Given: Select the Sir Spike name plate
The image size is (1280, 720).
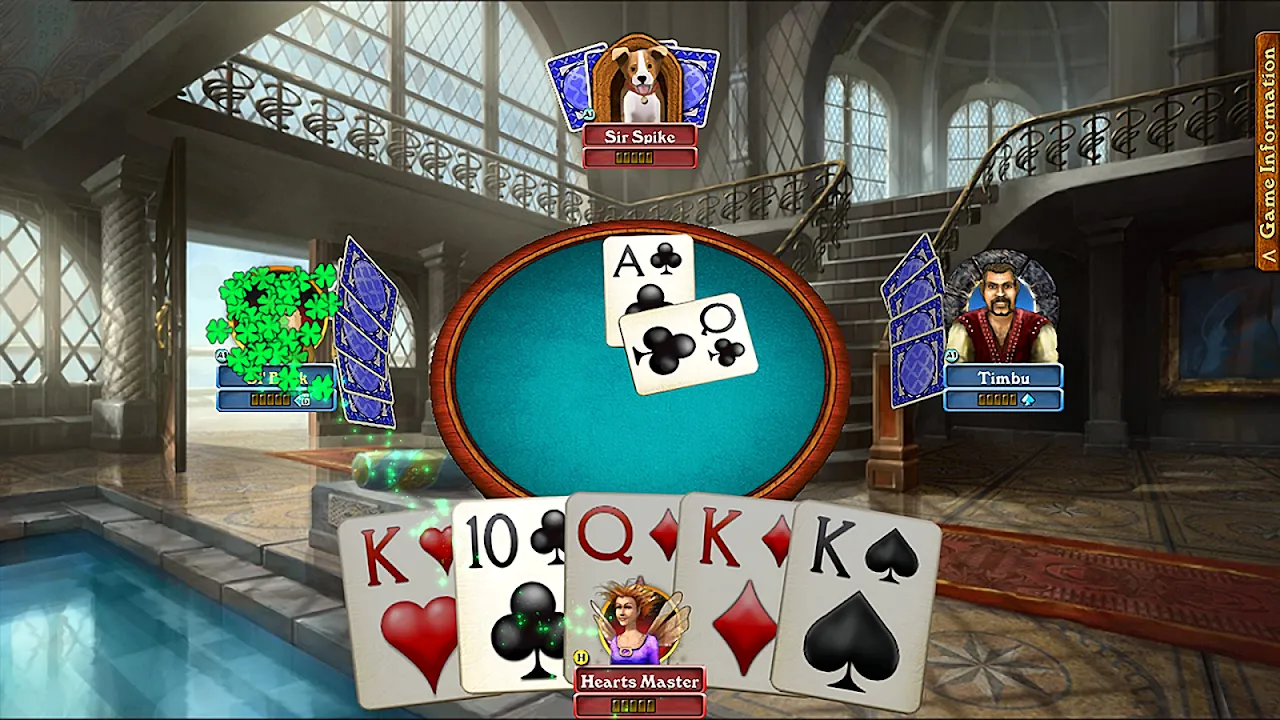Looking at the screenshot, I should 640,137.
